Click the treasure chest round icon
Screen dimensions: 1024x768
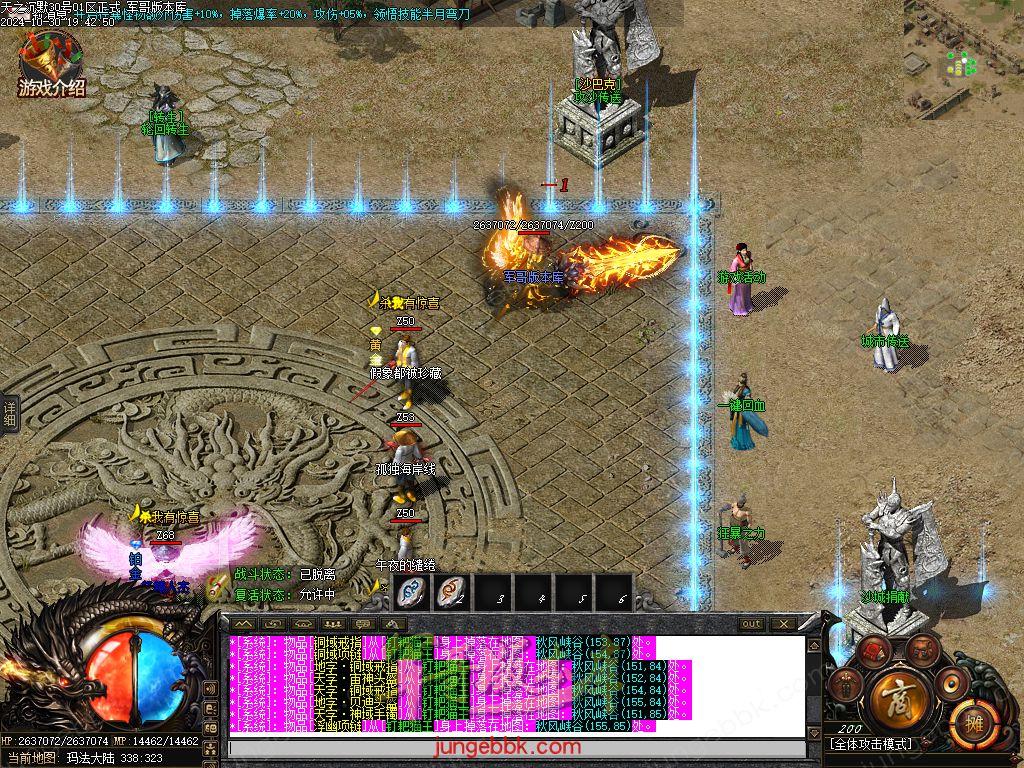922,653
